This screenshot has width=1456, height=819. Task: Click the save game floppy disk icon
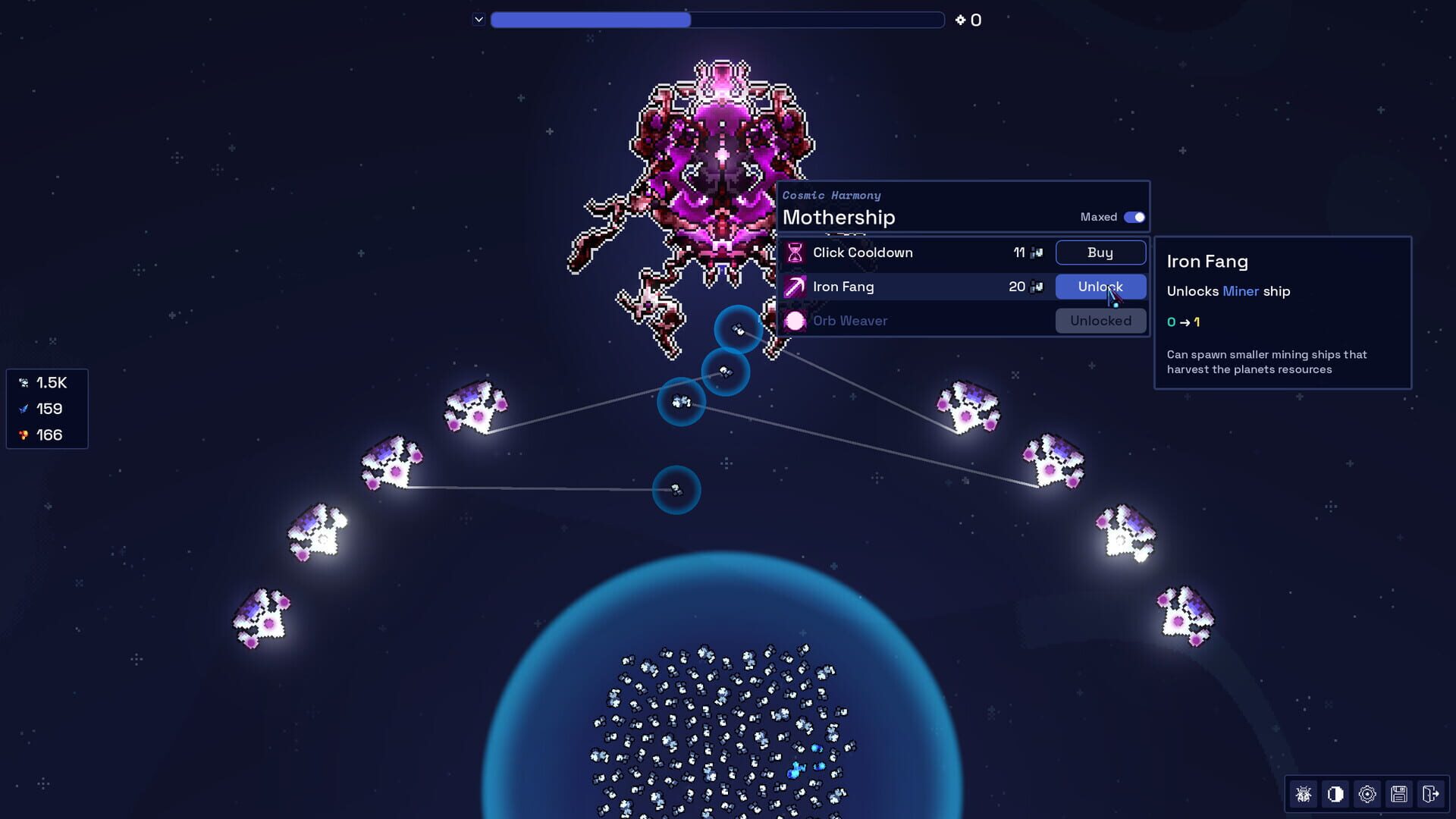1399,794
